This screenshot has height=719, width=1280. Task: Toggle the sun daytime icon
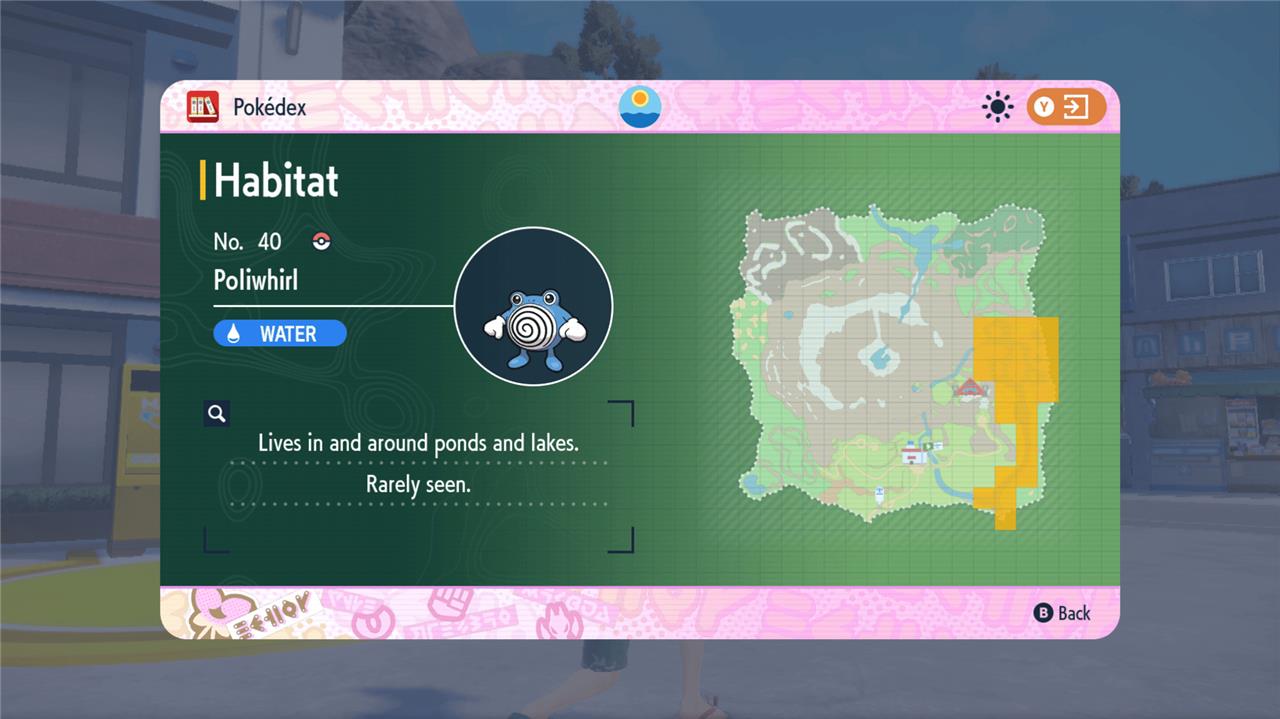pyautogui.click(x=997, y=107)
